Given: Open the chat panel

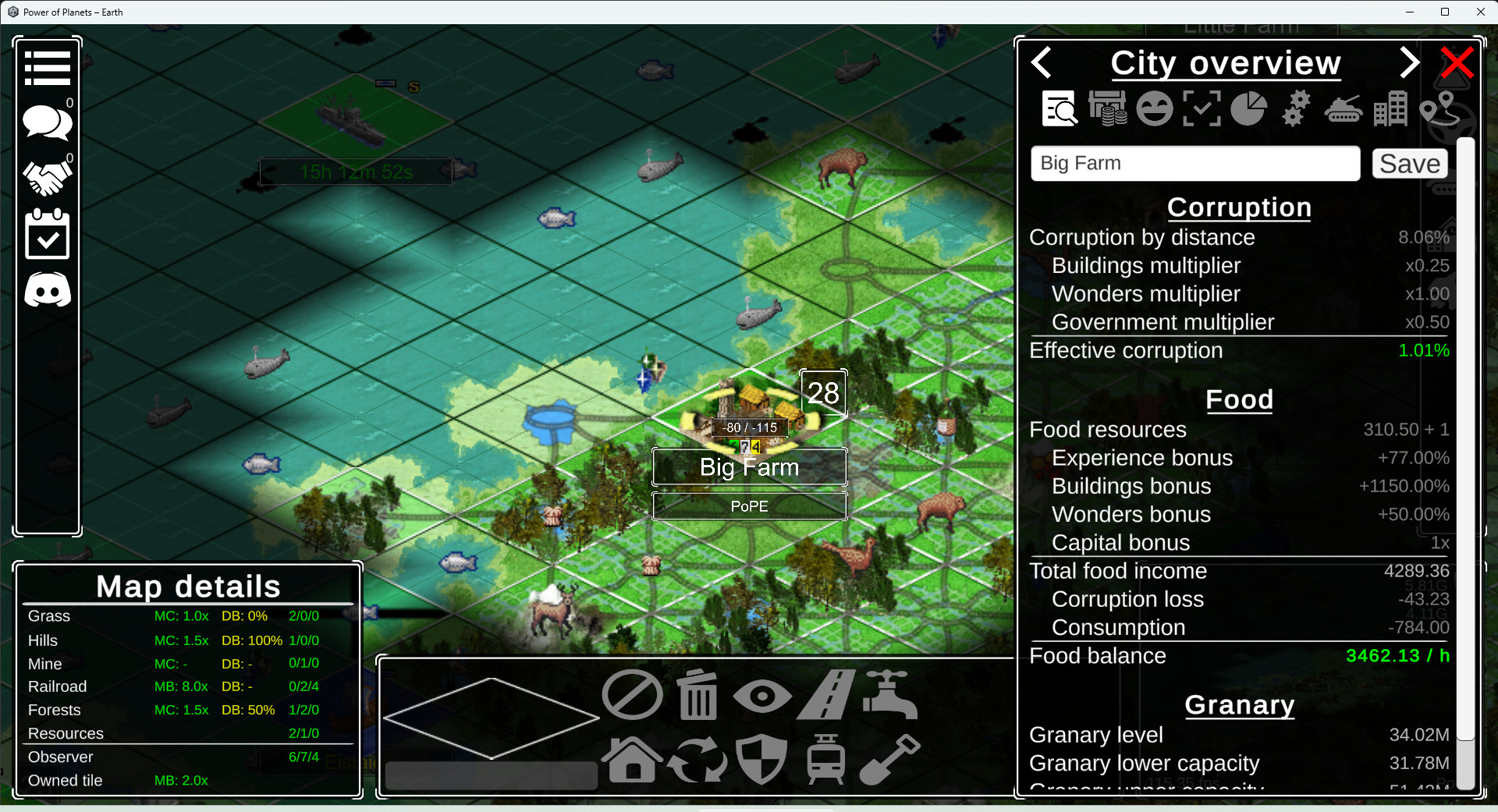Looking at the screenshot, I should (x=47, y=122).
